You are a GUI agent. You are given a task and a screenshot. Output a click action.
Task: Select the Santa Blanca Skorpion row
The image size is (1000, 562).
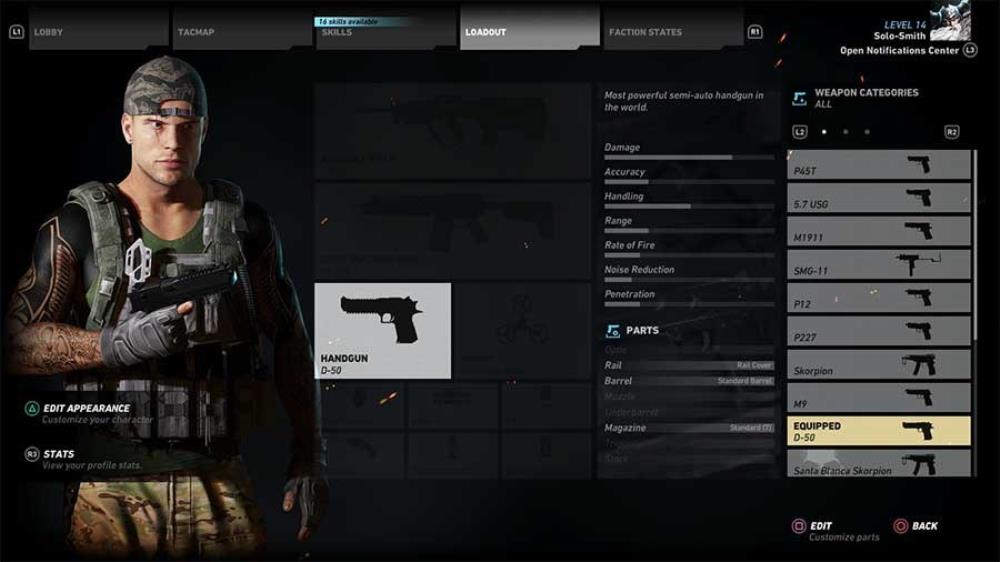878,464
